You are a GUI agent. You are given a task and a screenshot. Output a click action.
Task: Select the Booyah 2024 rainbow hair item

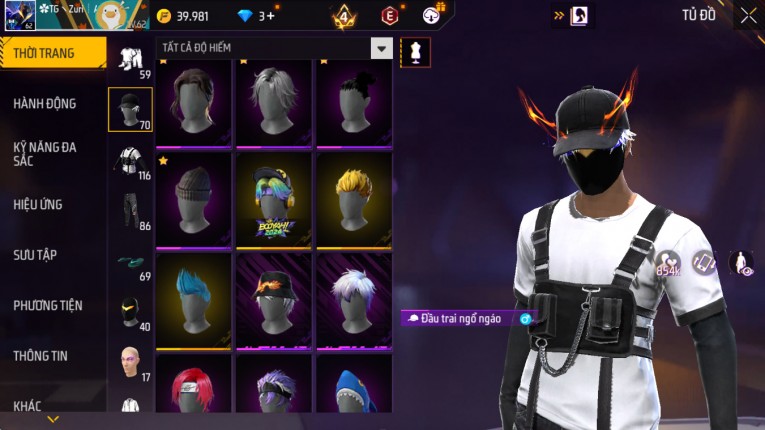pyautogui.click(x=274, y=200)
